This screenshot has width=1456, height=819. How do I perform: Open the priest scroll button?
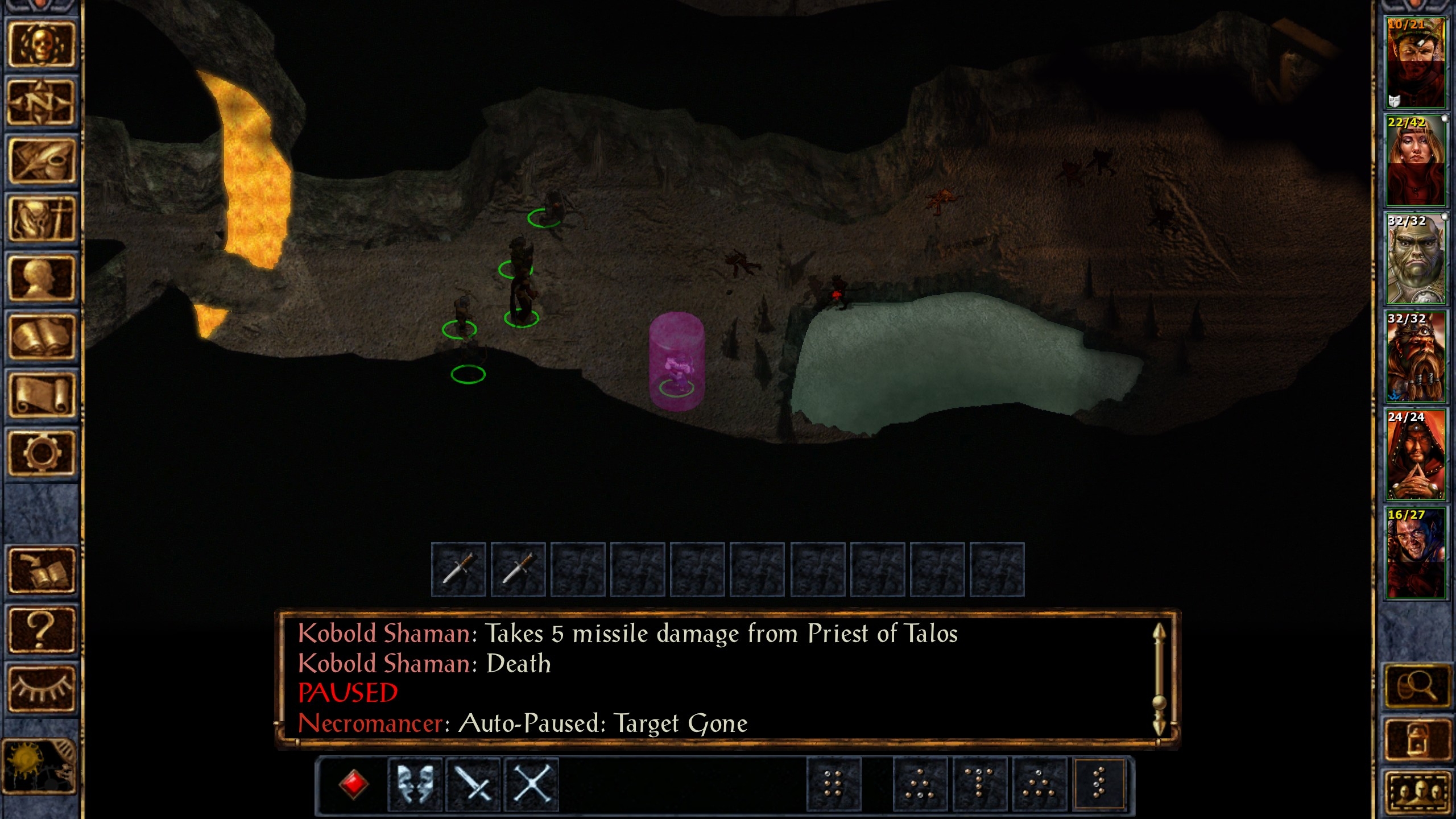(x=41, y=395)
